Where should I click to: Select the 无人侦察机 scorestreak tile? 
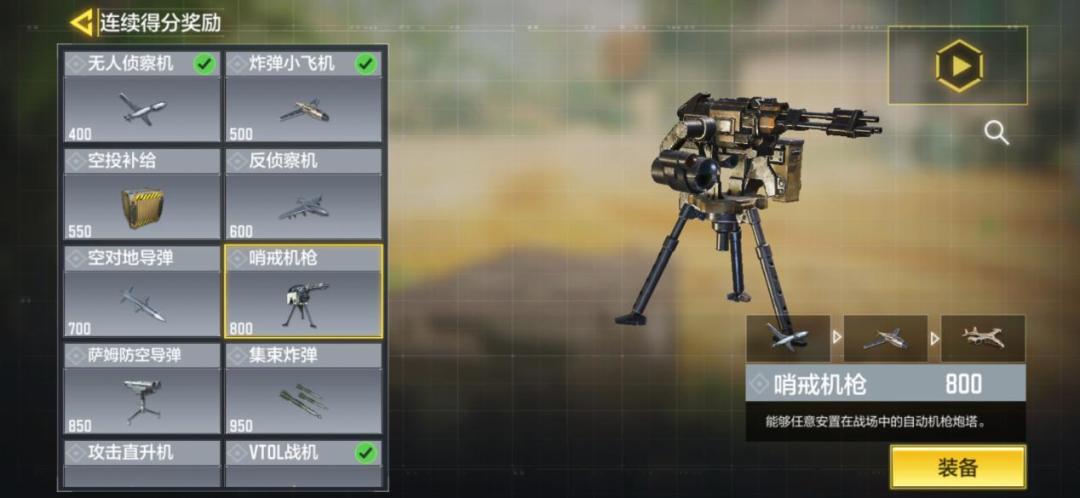[142, 97]
